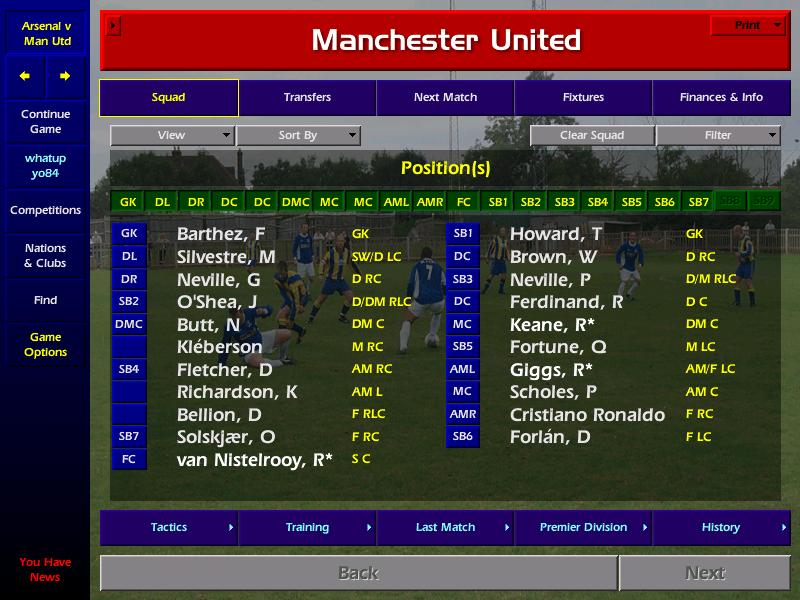800x600 pixels.
Task: Open the Training screen
Action: tap(307, 528)
